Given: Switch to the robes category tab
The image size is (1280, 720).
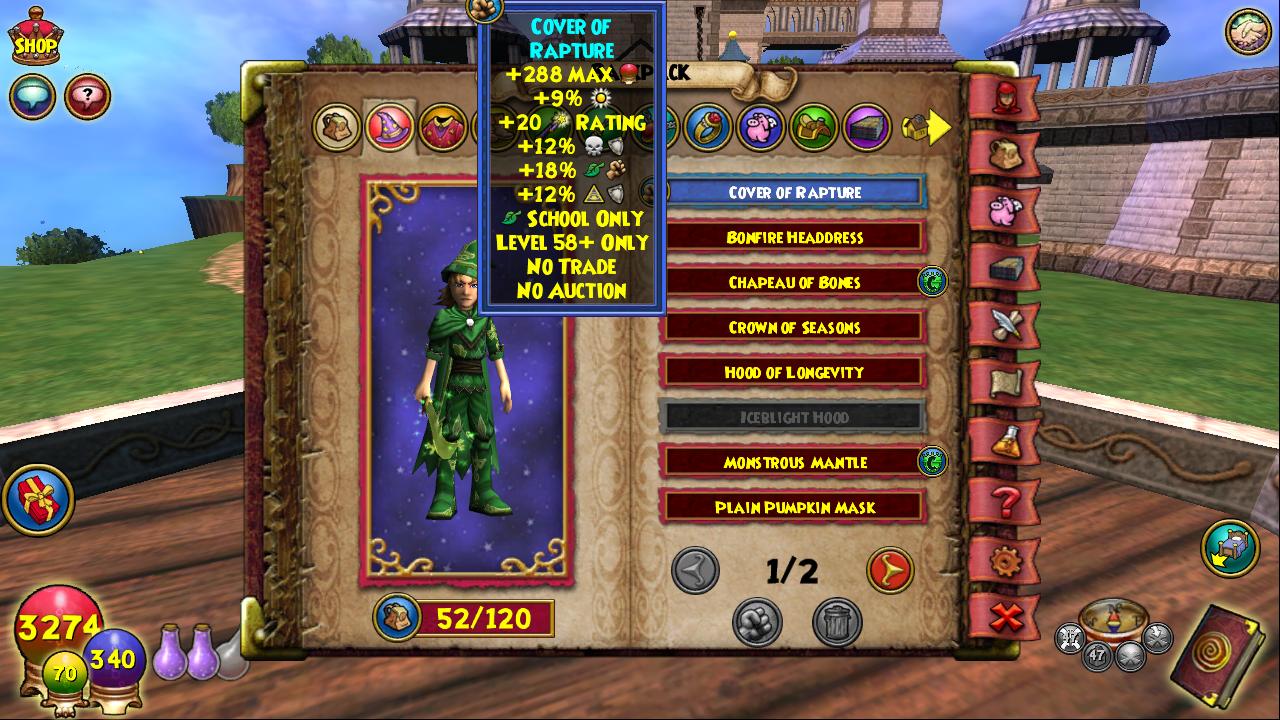Looking at the screenshot, I should (x=442, y=128).
